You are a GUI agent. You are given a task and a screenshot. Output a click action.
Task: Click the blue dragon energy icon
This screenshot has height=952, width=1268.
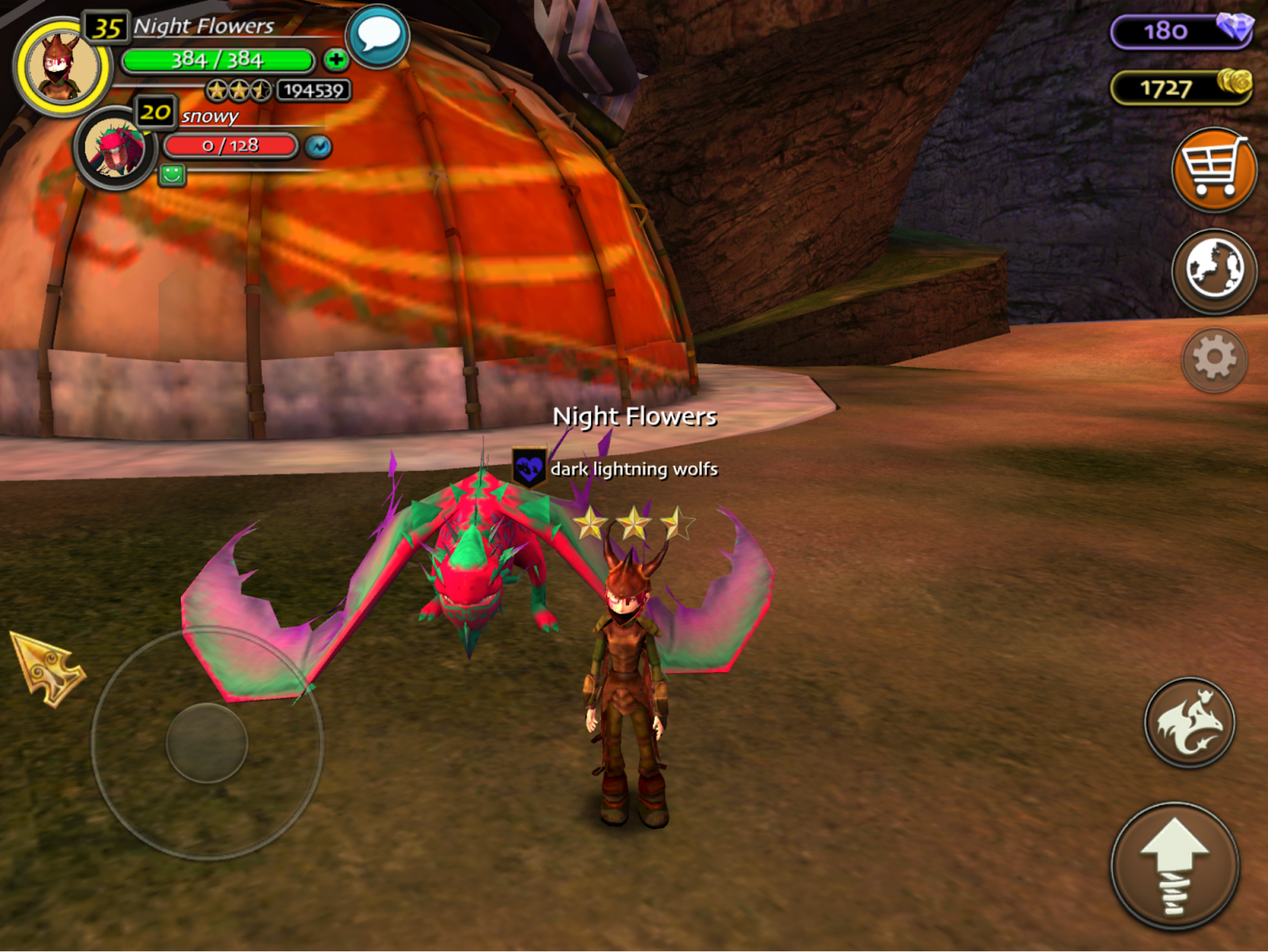319,147
